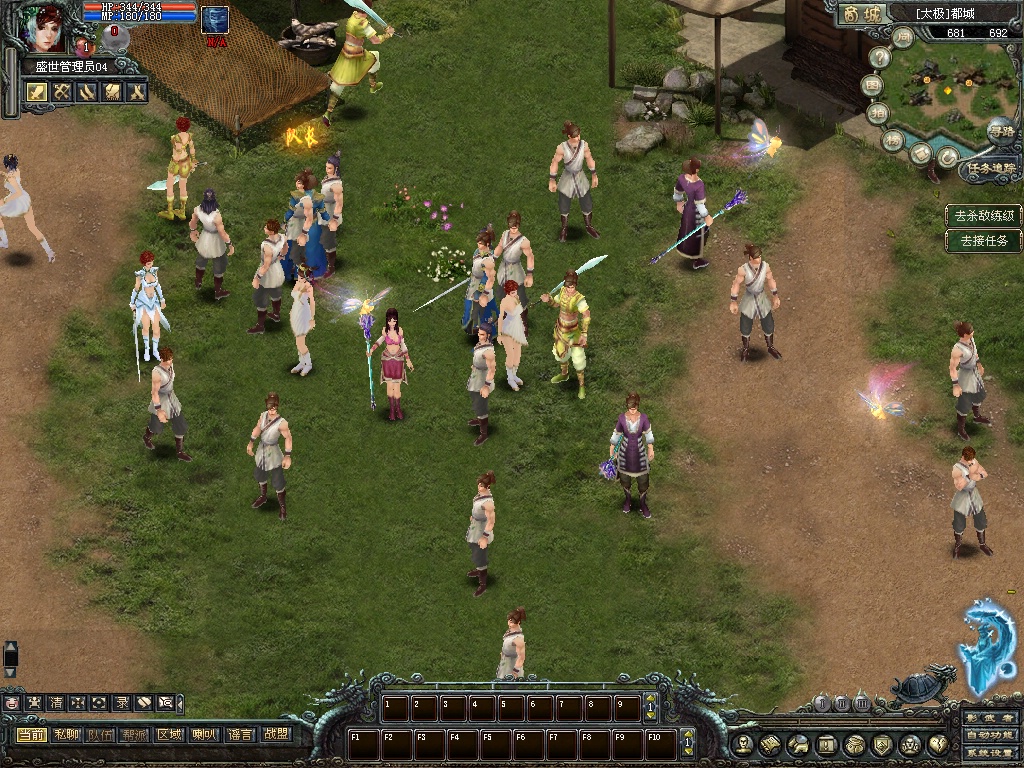Select the 战盟 chat tab
The image size is (1024, 768).
pyautogui.click(x=275, y=735)
